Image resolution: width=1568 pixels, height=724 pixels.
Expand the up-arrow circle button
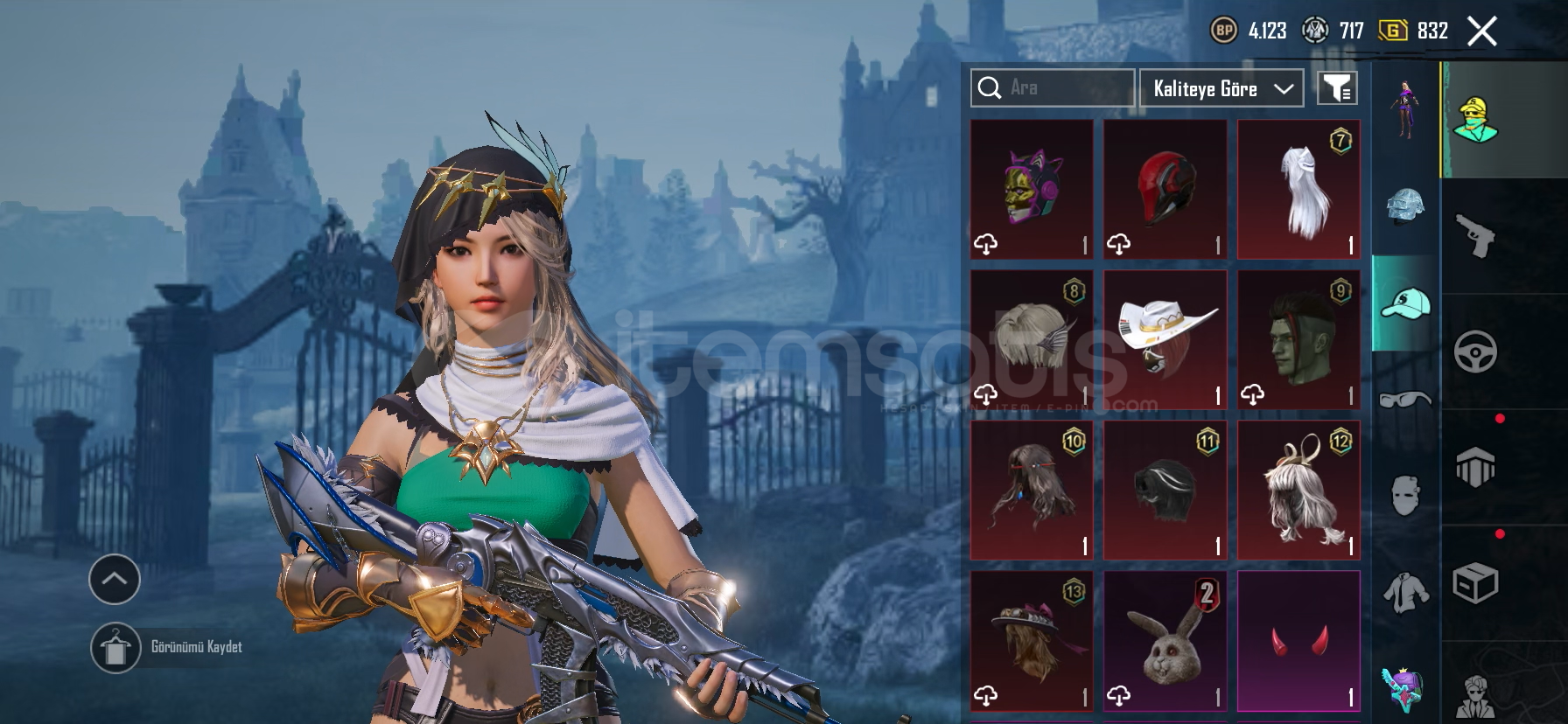[115, 579]
